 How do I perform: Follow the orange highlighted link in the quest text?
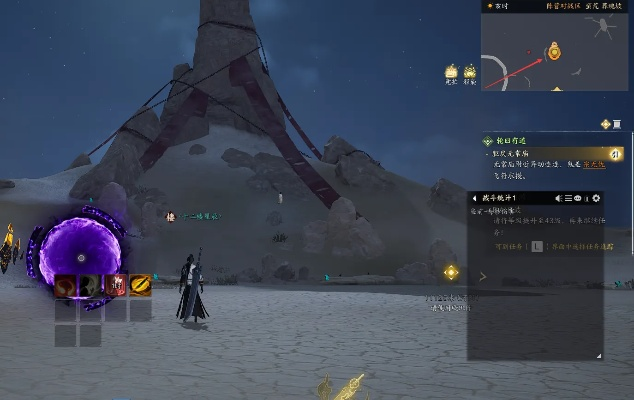click(x=593, y=164)
